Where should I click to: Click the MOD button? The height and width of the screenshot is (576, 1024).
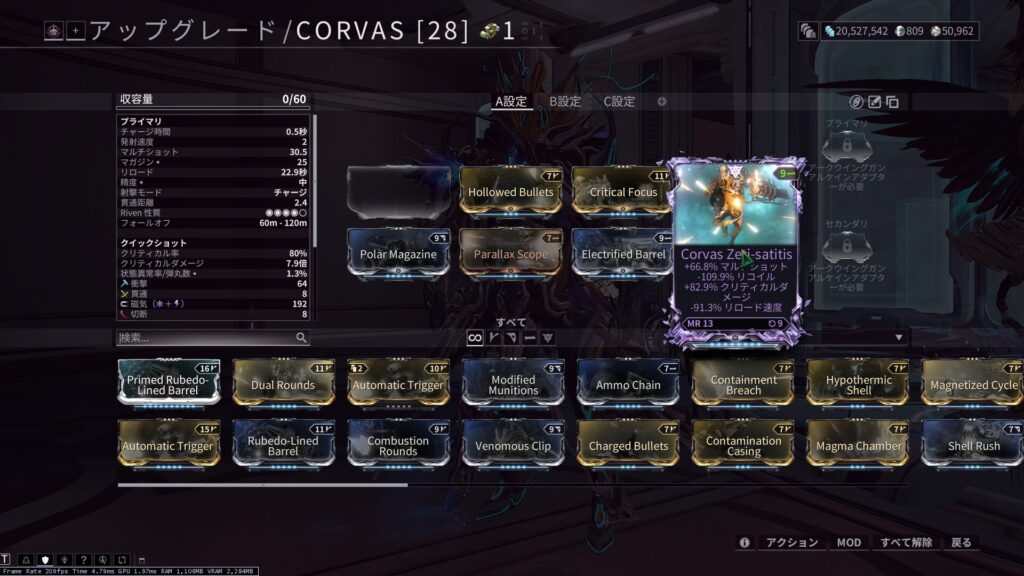848,542
